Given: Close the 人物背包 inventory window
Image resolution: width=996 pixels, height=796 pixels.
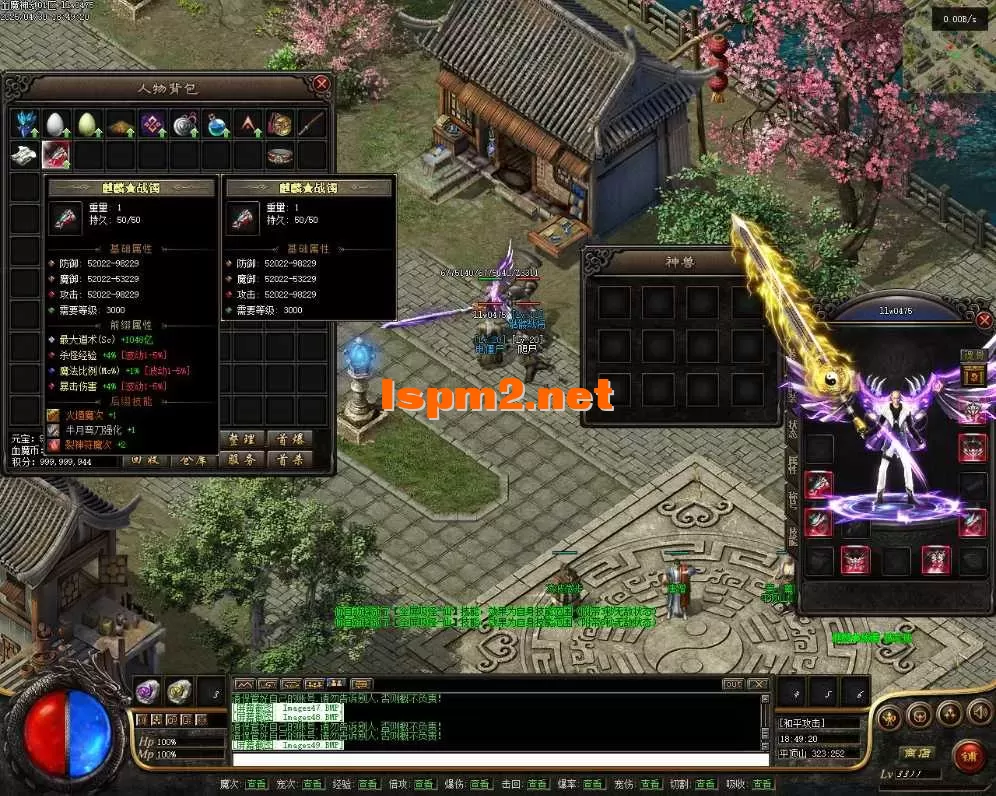Looking at the screenshot, I should click(321, 85).
